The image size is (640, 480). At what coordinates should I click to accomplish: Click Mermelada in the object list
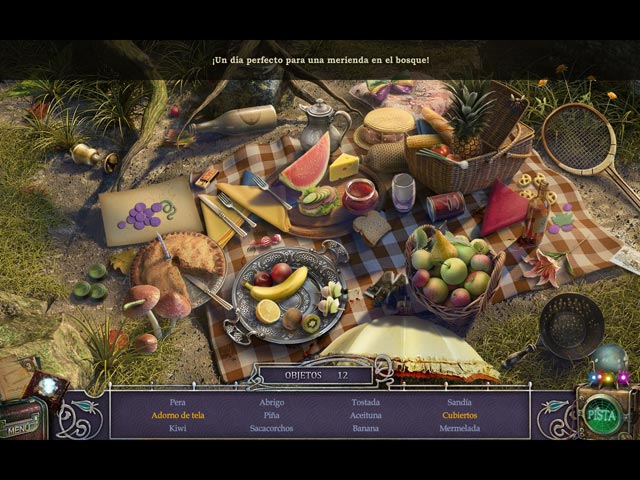tap(459, 428)
